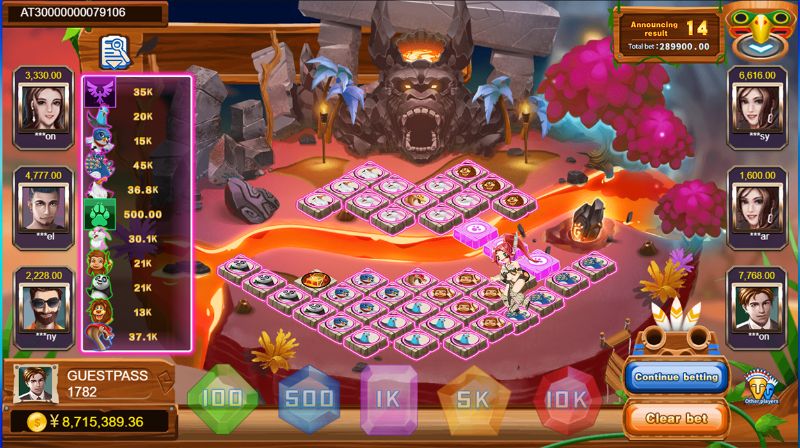Choose the blue 500 chip
The height and width of the screenshot is (448, 800).
coord(309,399)
